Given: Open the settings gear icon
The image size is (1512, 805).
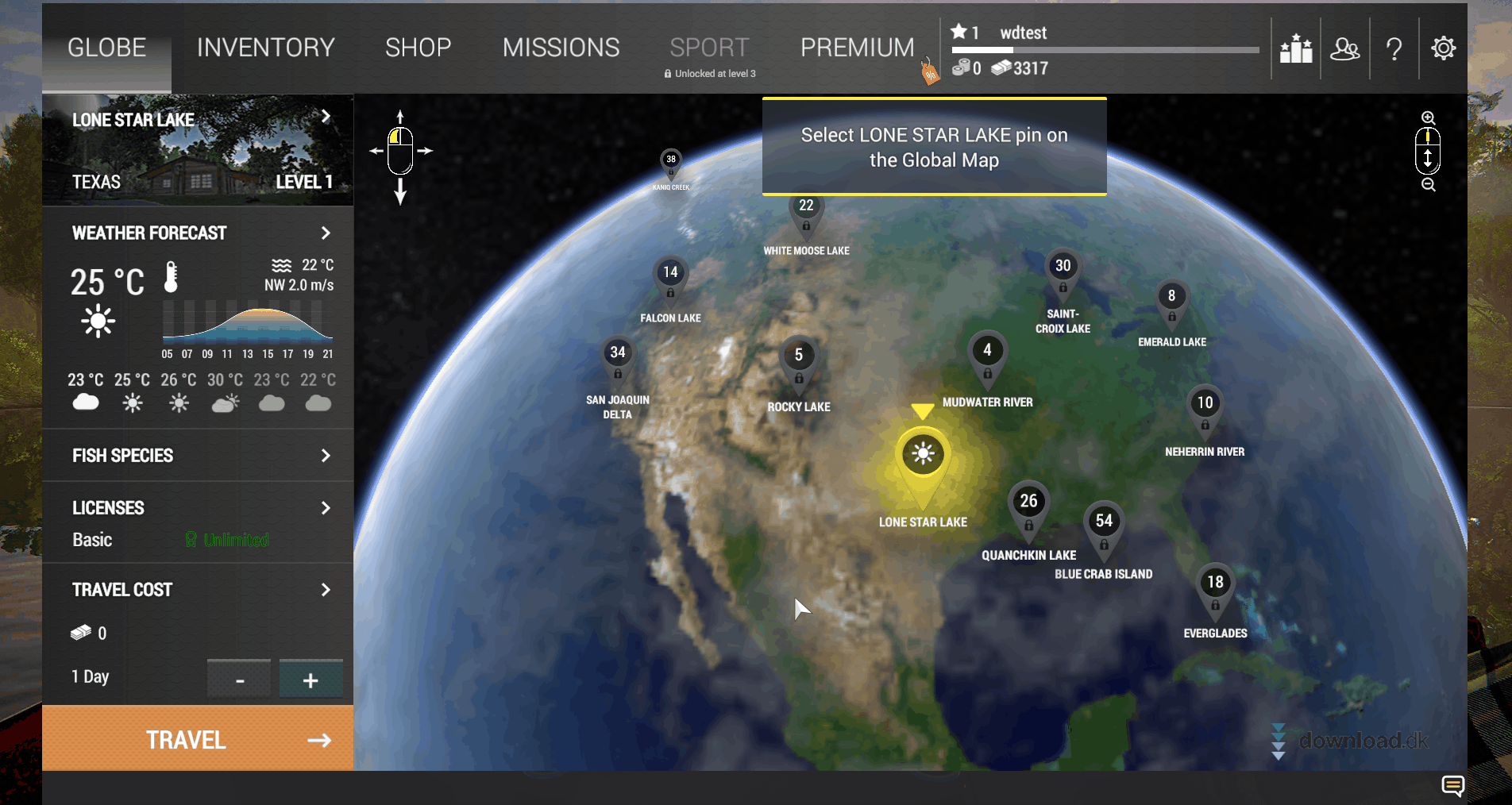Looking at the screenshot, I should (1443, 48).
